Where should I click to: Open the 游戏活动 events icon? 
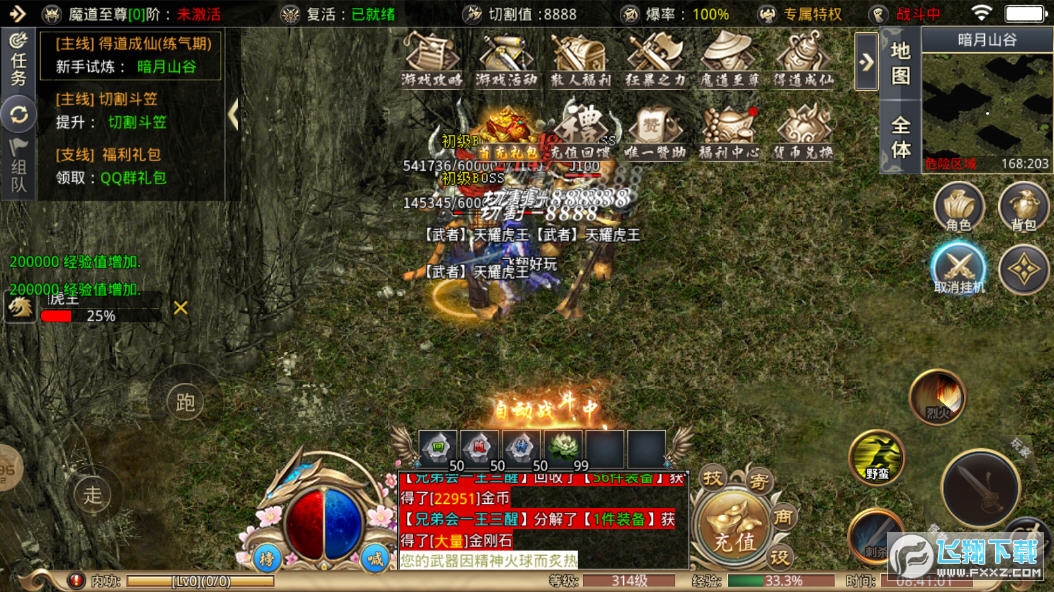pos(507,58)
